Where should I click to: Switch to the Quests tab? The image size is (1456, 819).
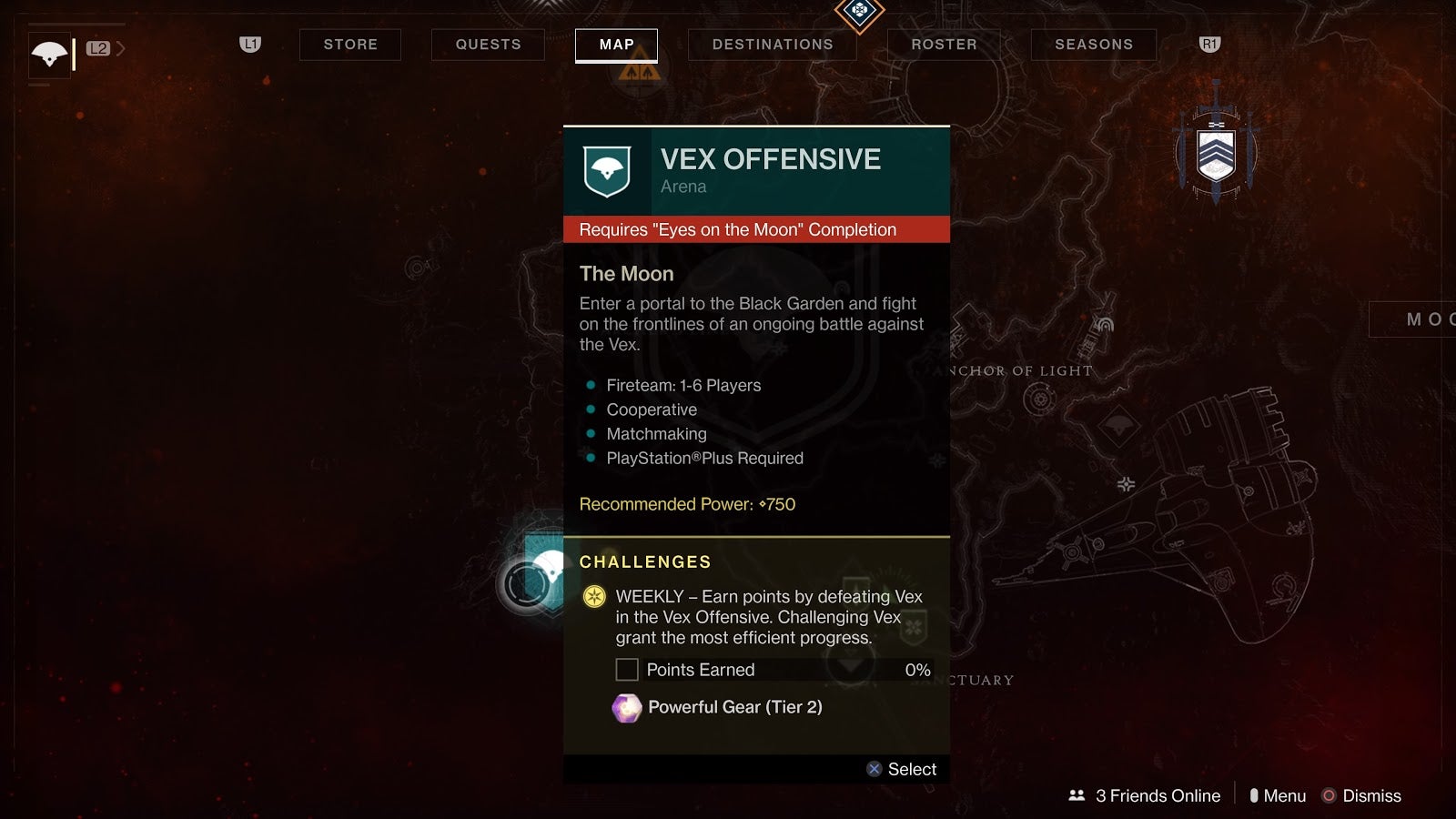tap(488, 45)
